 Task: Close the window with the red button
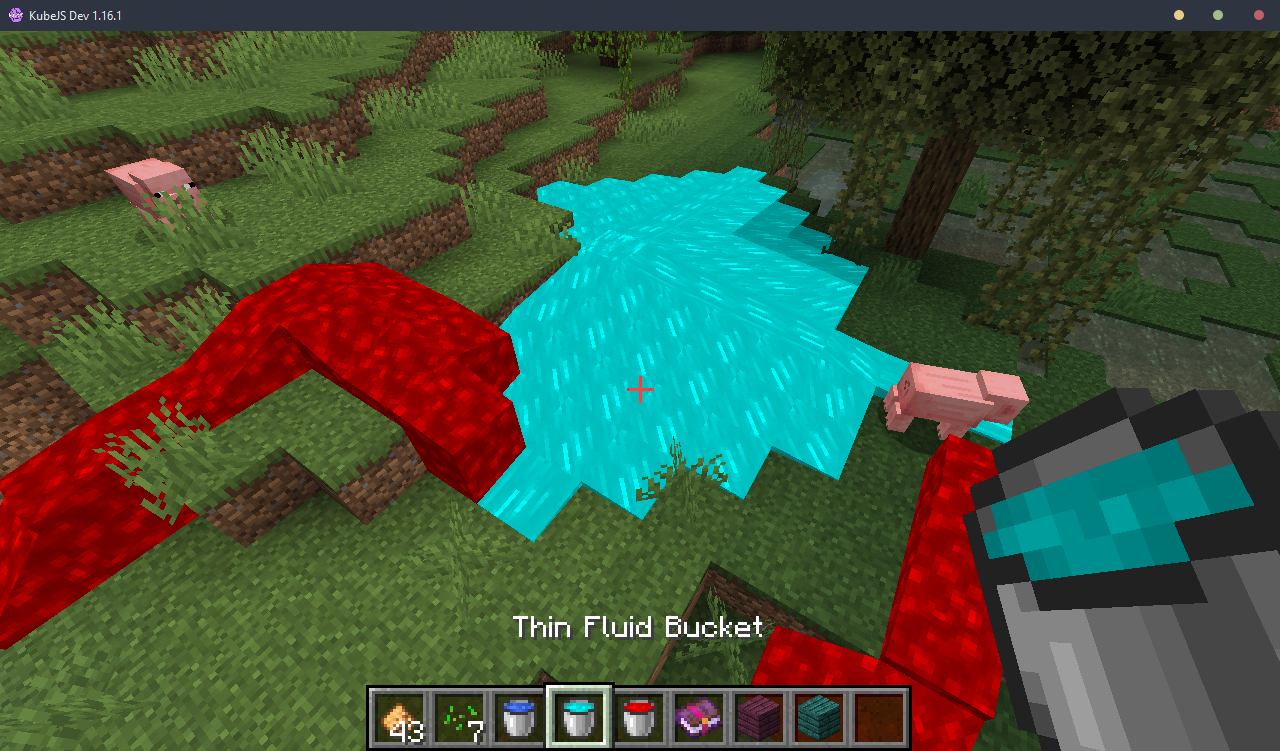click(1258, 15)
